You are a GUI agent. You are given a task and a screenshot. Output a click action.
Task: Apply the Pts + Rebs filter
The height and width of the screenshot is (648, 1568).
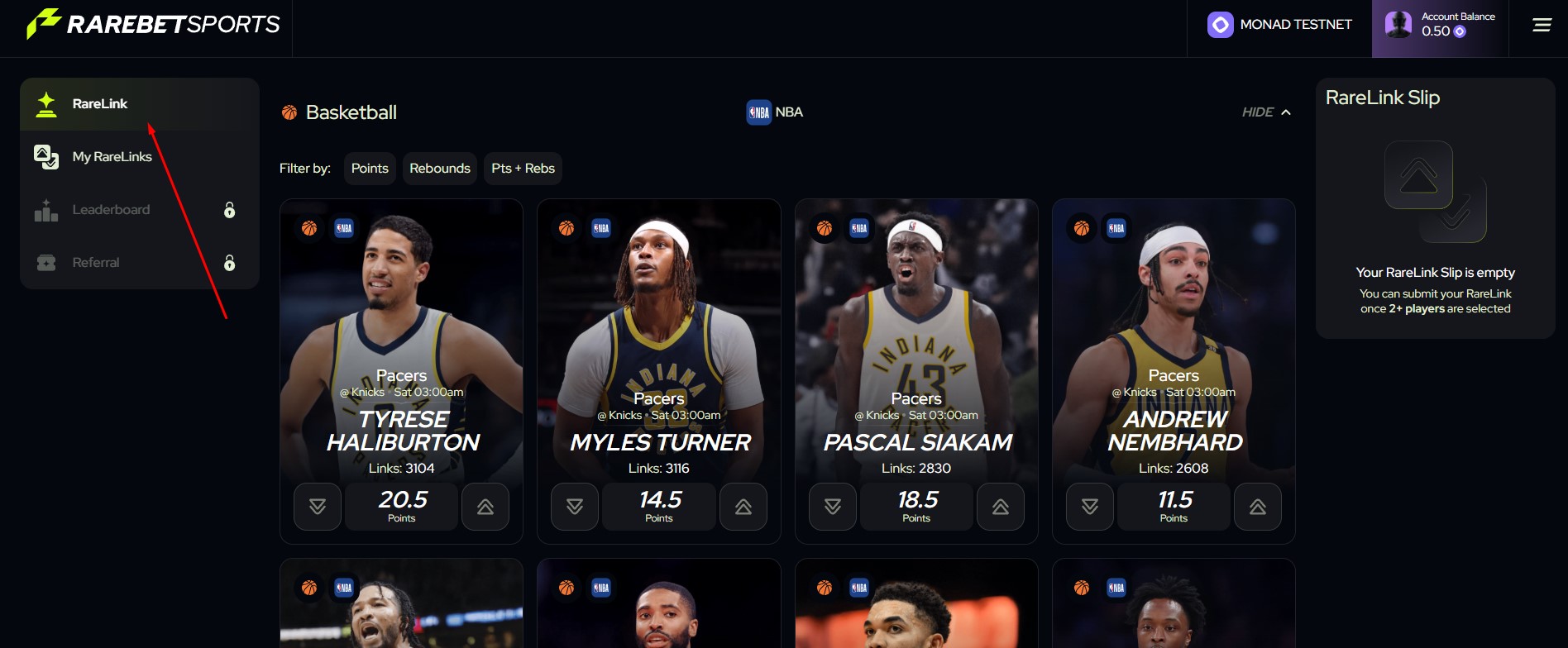[523, 169]
